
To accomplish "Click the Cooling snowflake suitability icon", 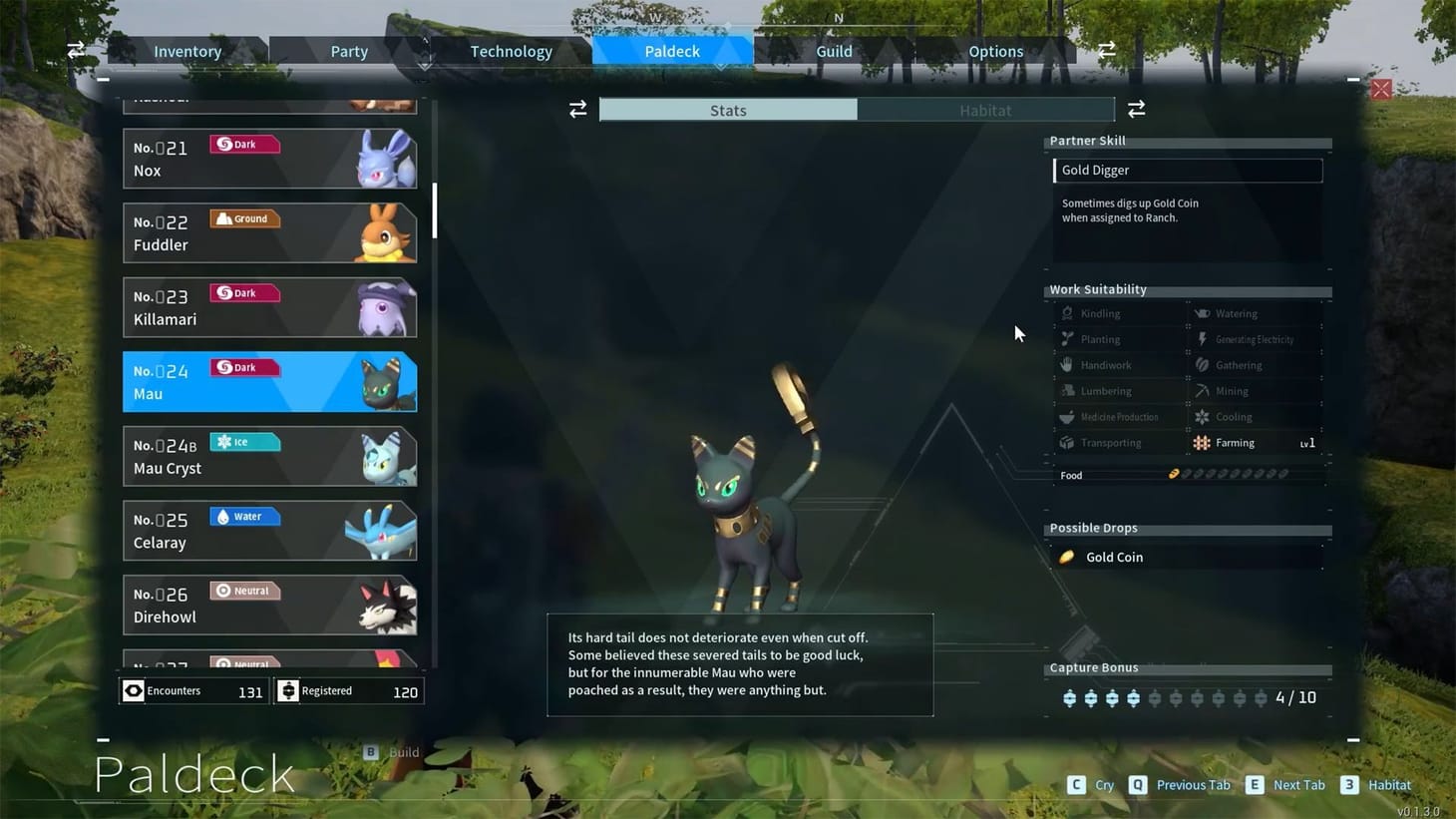I will pos(1202,416).
